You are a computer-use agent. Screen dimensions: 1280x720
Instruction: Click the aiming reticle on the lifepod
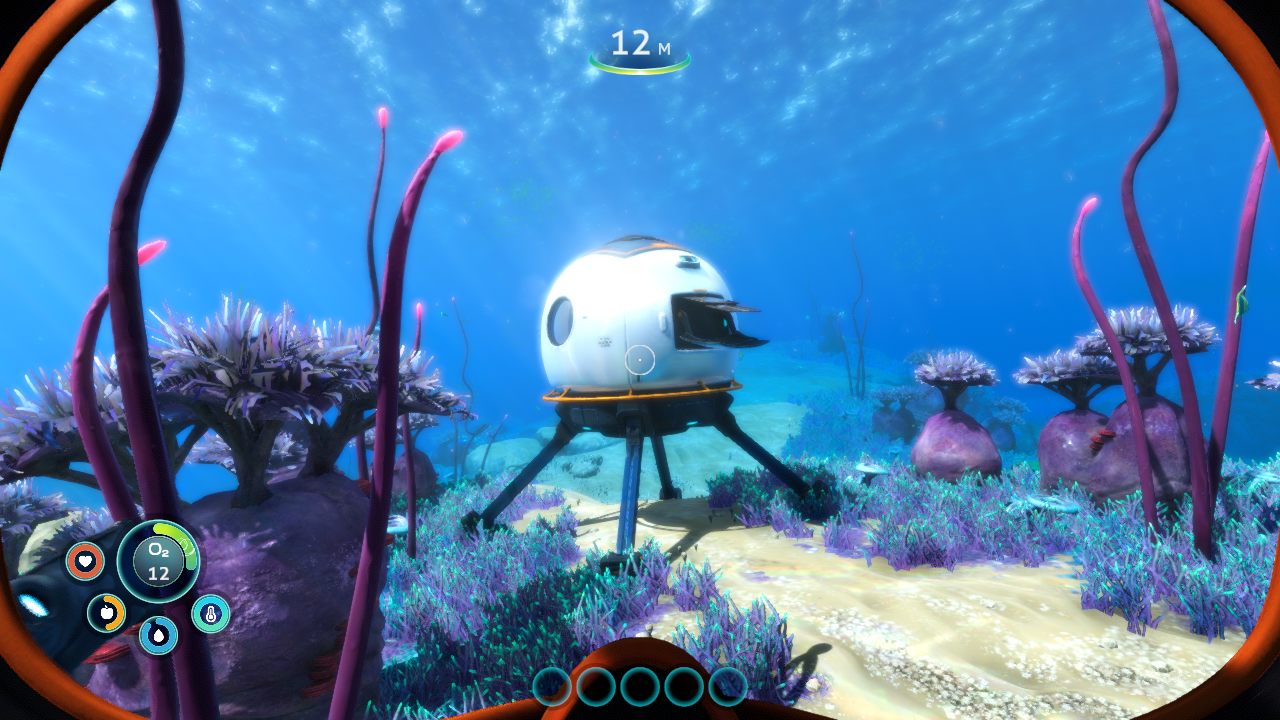pos(641,358)
